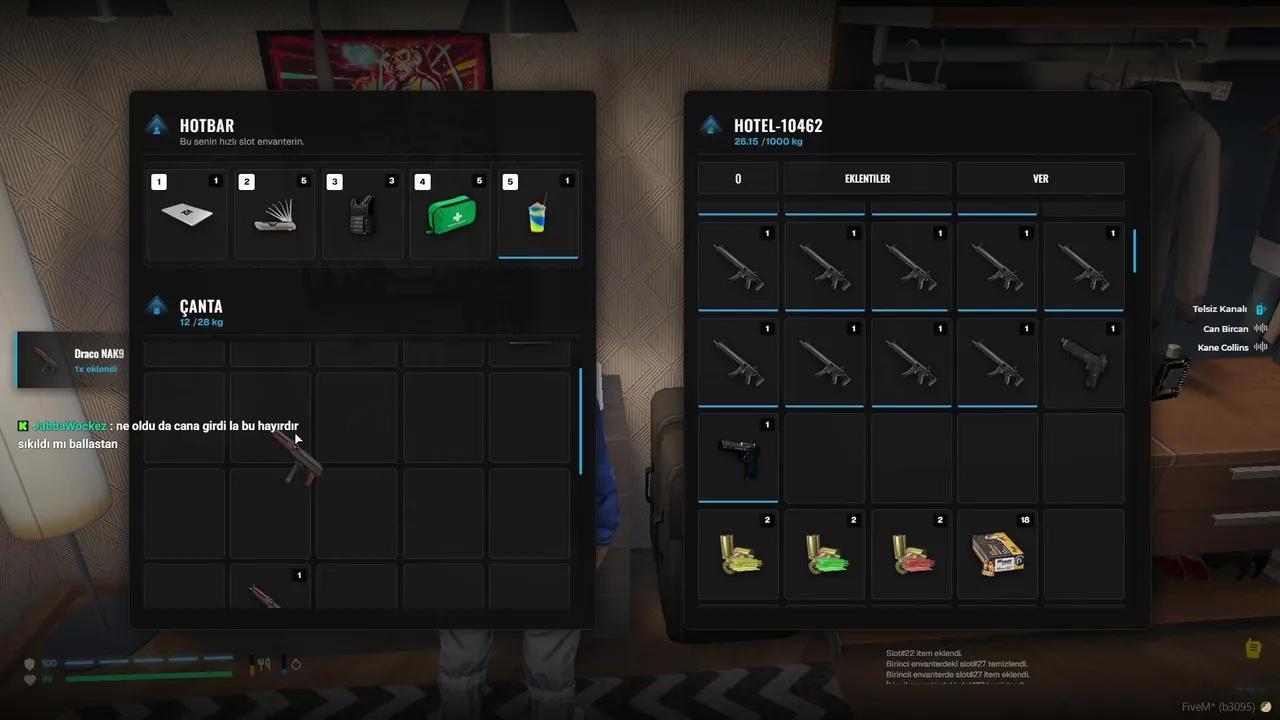Click the Draco NAK9 added notification

[x=72, y=360]
